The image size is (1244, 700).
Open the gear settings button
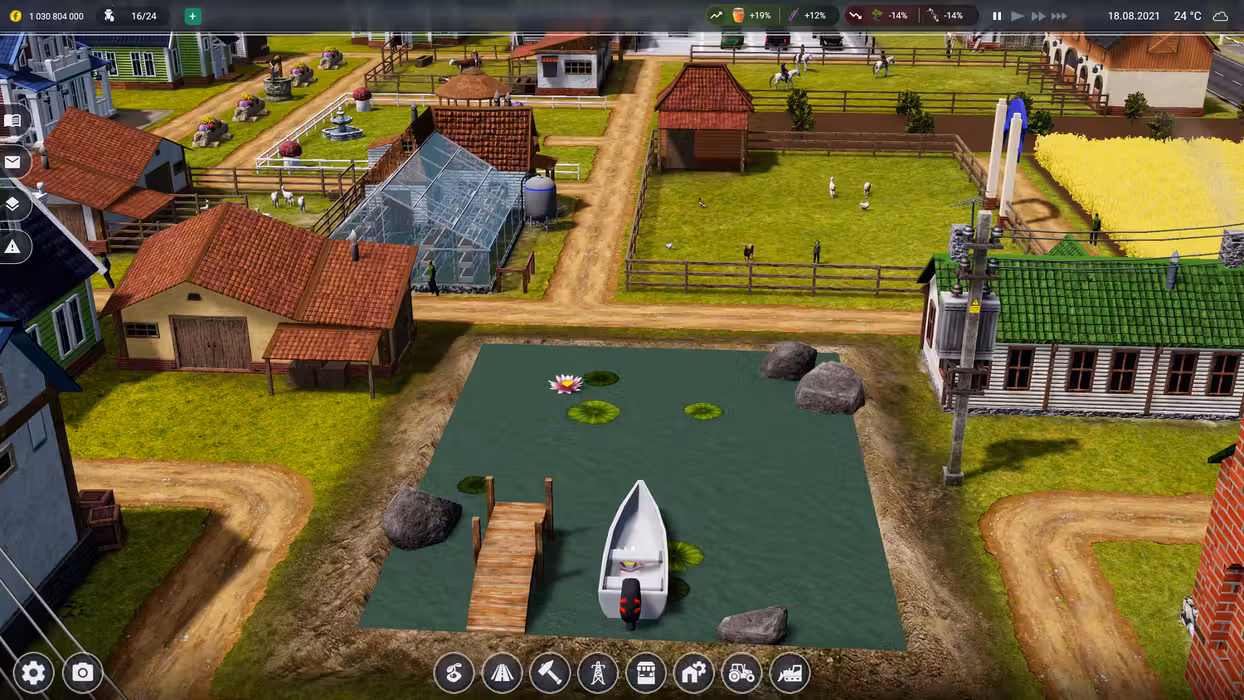(x=33, y=673)
